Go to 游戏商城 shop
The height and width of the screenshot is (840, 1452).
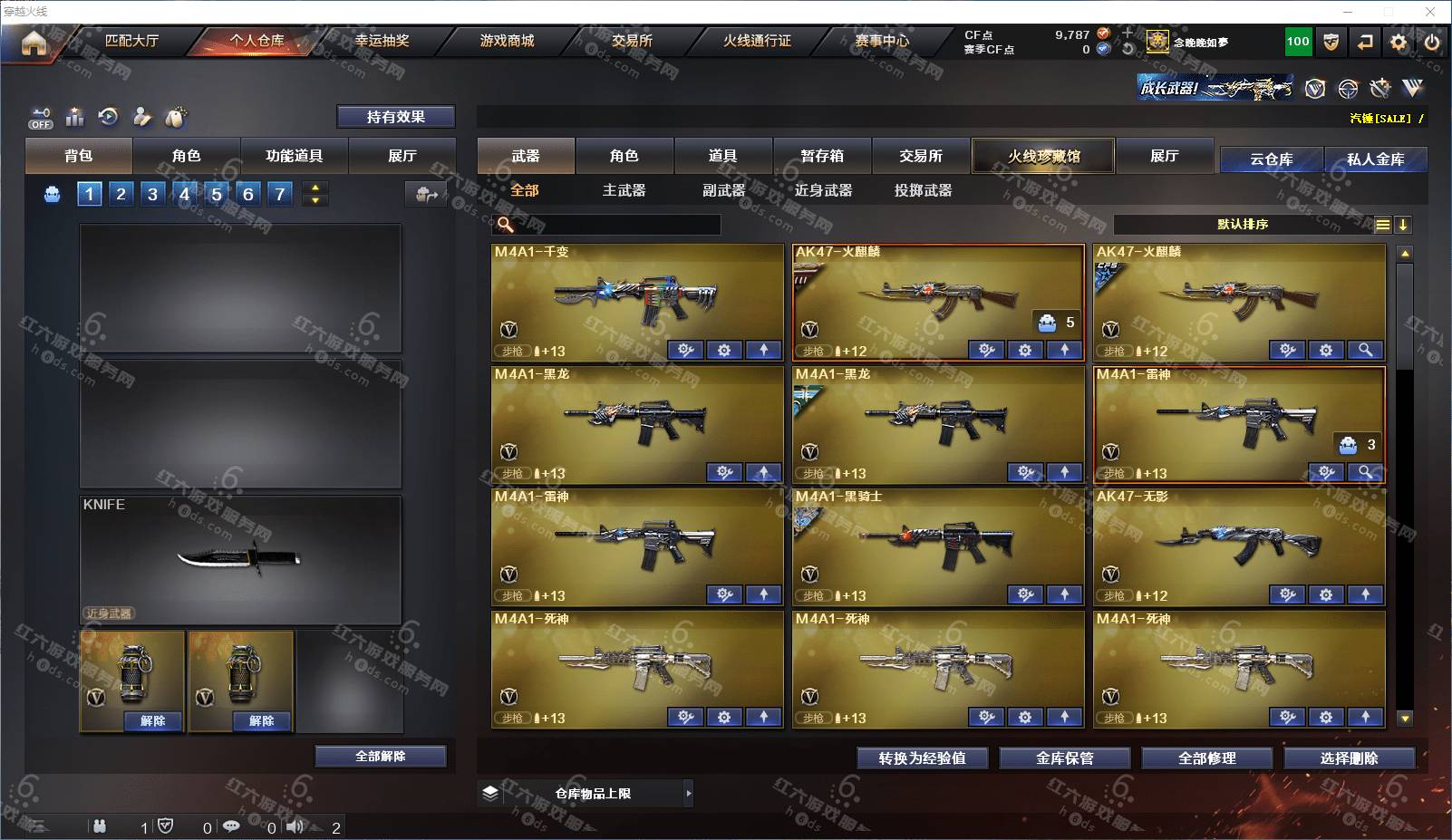tap(507, 41)
